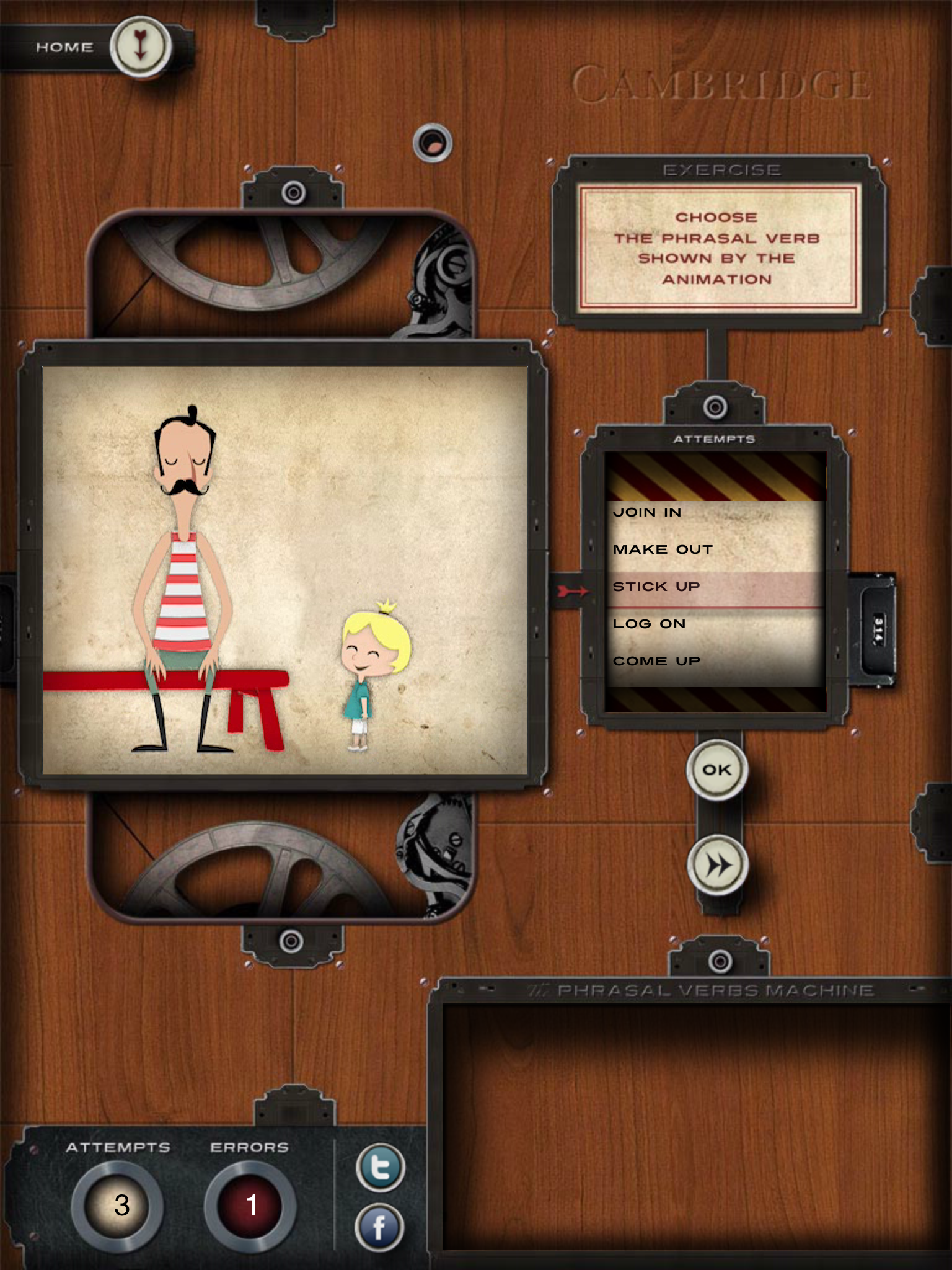Skip ahead with the fast-forward button
The height and width of the screenshot is (1270, 952).
(718, 865)
